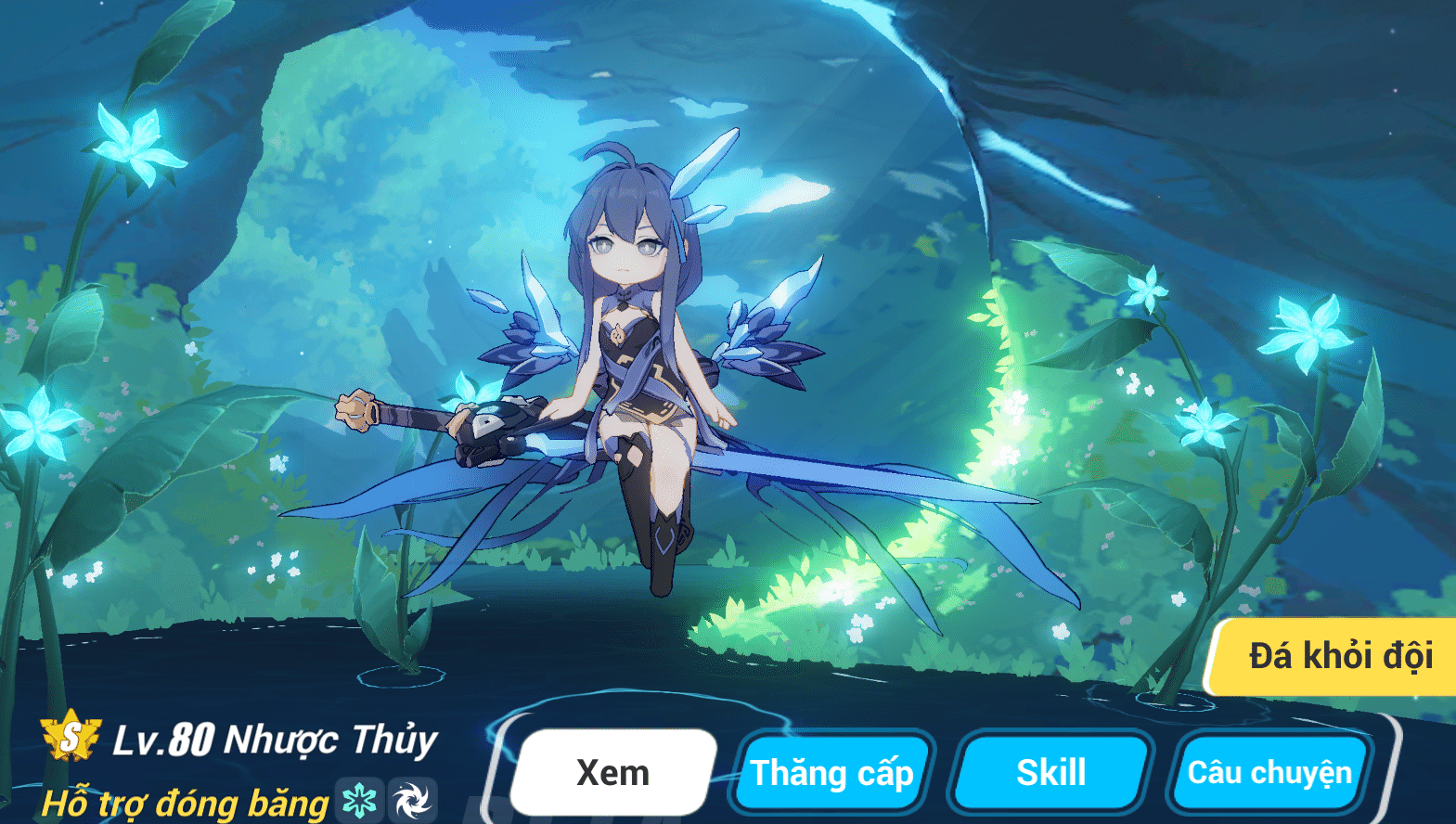Switch to the Skill tab

(1053, 771)
